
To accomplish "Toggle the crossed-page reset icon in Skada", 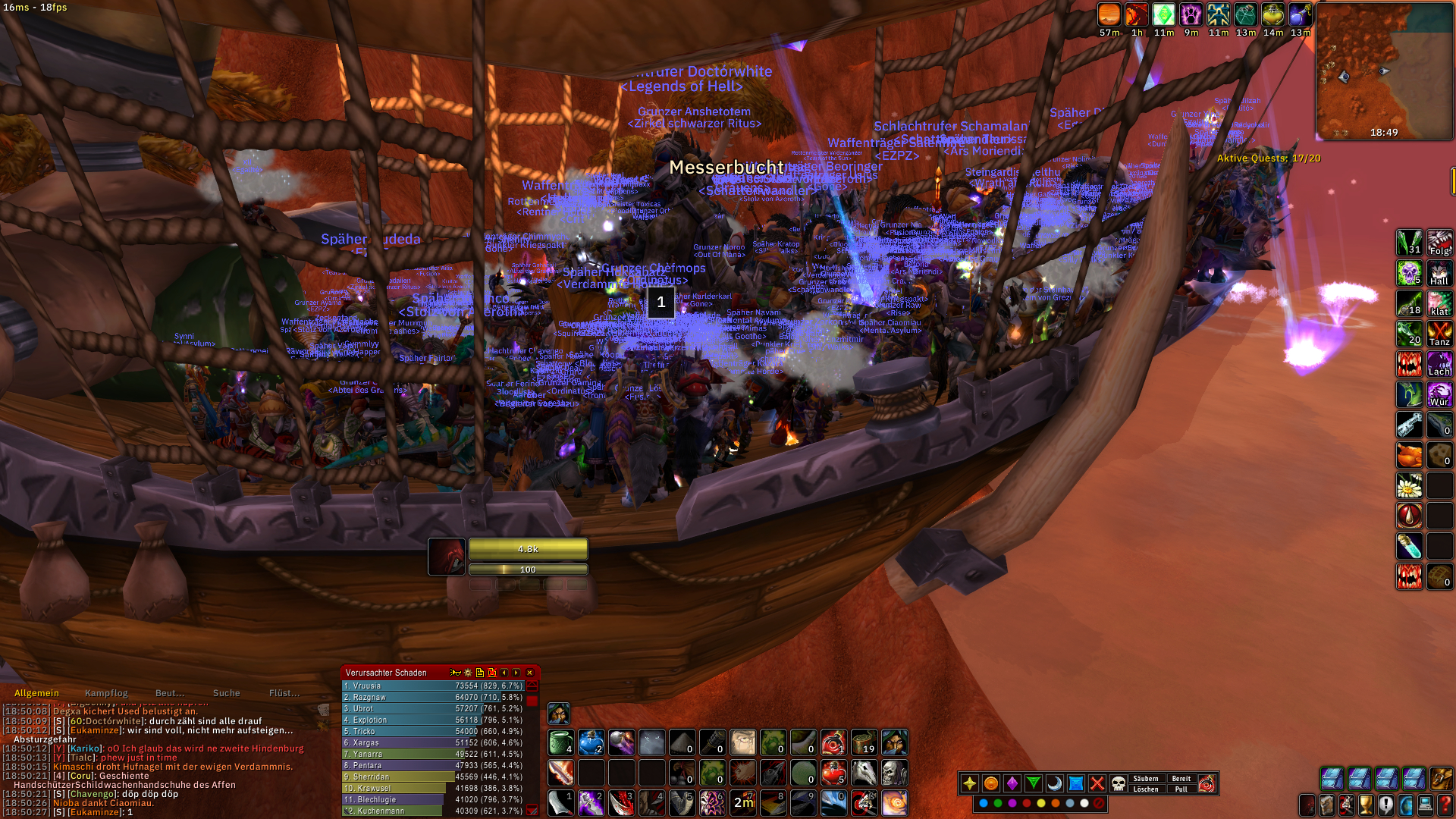I will [491, 672].
